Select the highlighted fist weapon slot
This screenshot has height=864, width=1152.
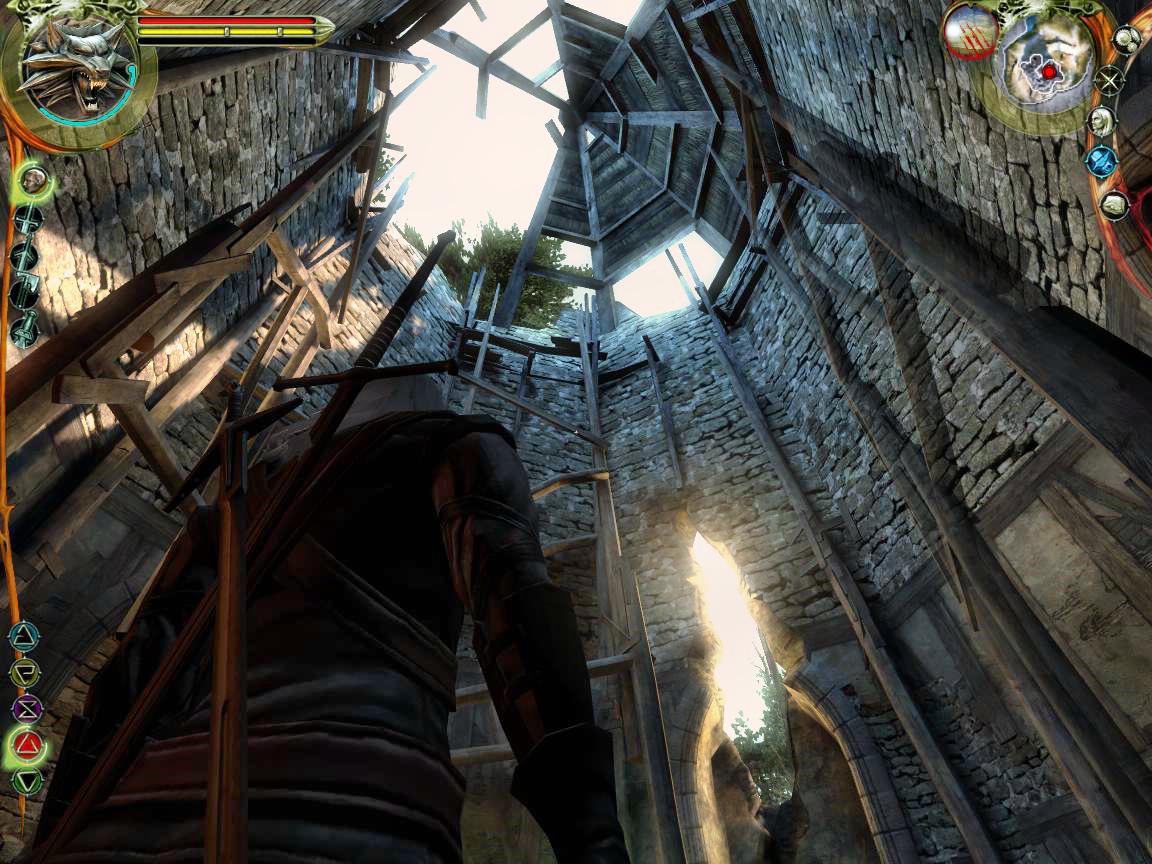click(x=35, y=181)
